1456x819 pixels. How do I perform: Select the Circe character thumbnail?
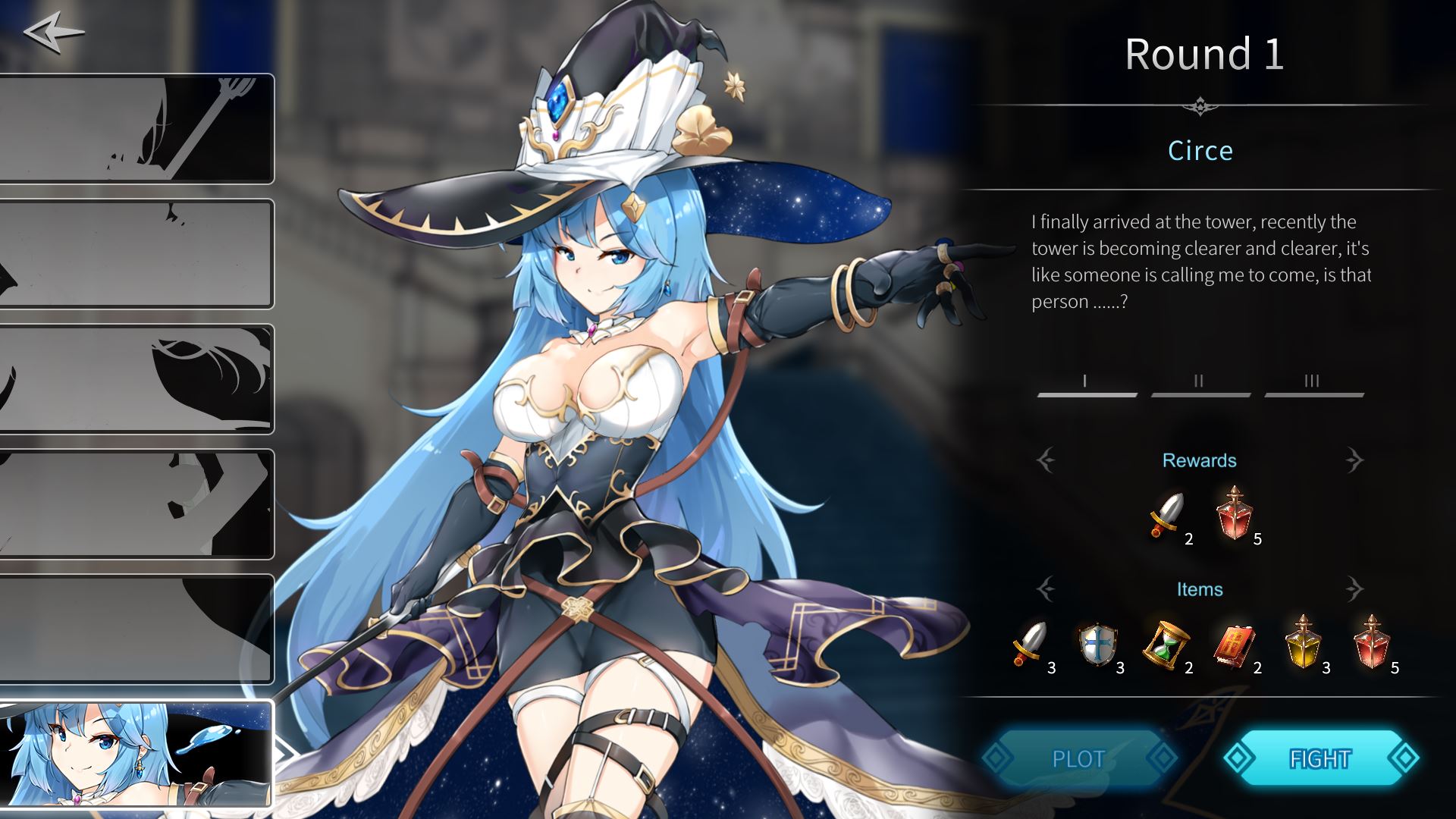(136, 753)
